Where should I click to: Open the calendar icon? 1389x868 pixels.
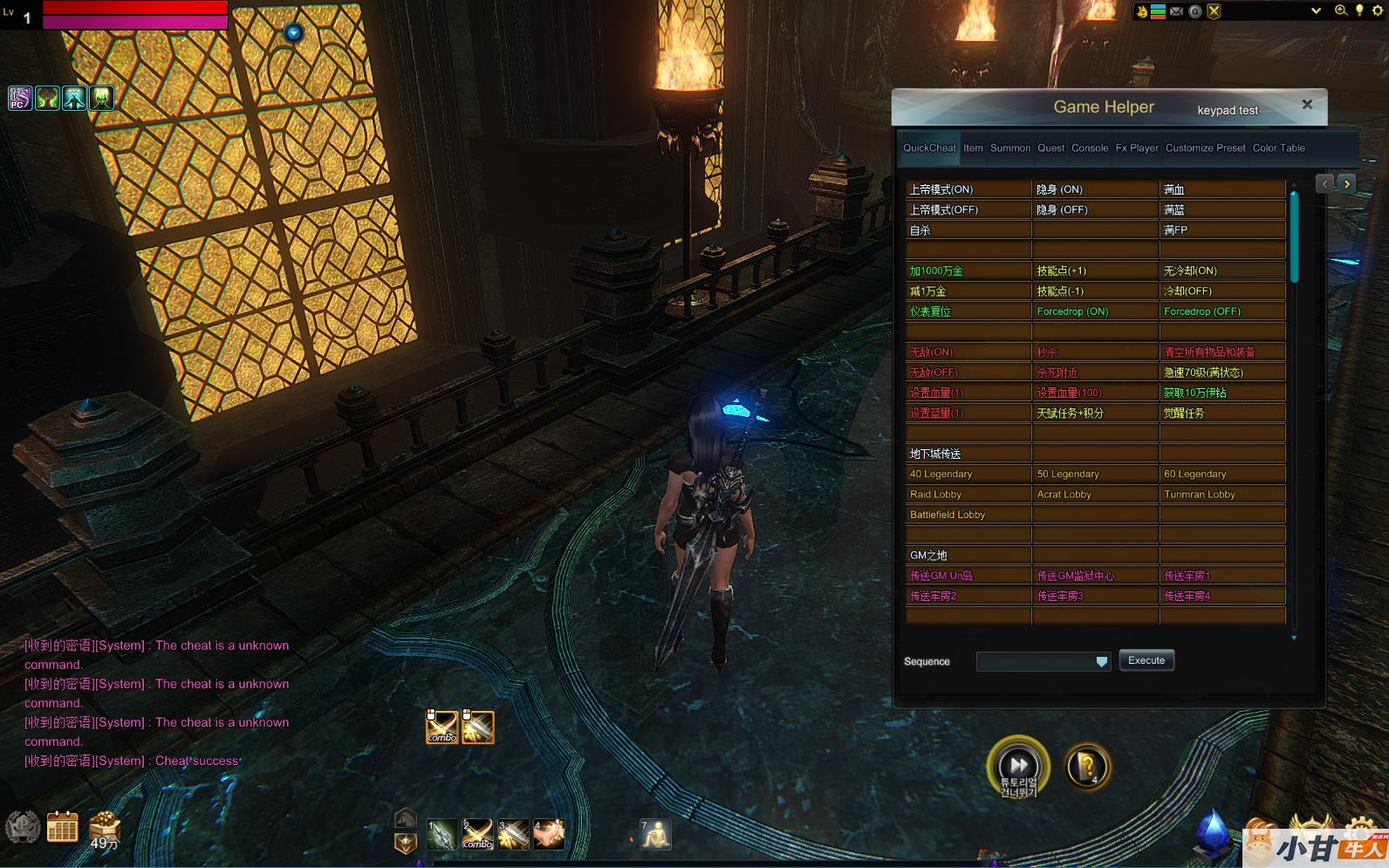point(62,826)
